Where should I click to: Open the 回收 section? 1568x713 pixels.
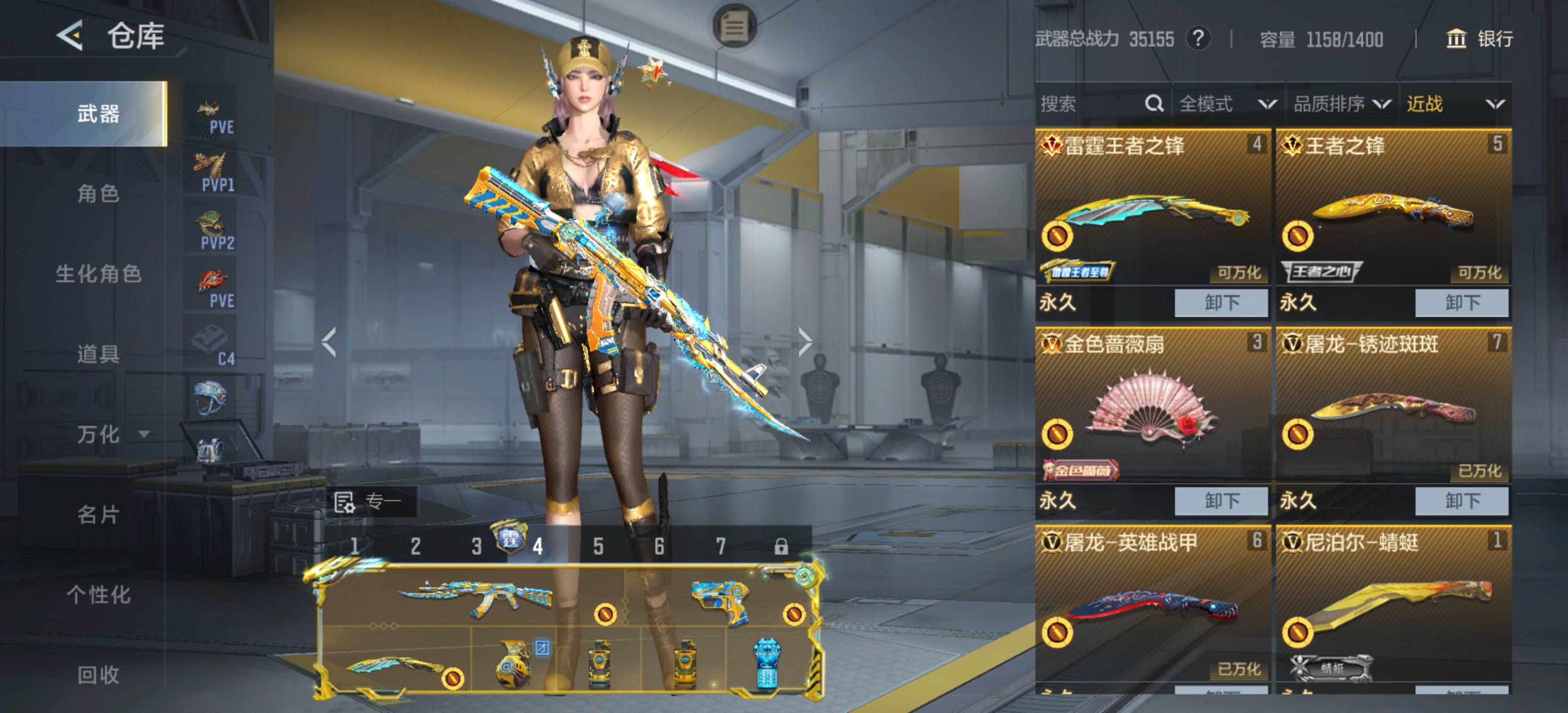[98, 675]
